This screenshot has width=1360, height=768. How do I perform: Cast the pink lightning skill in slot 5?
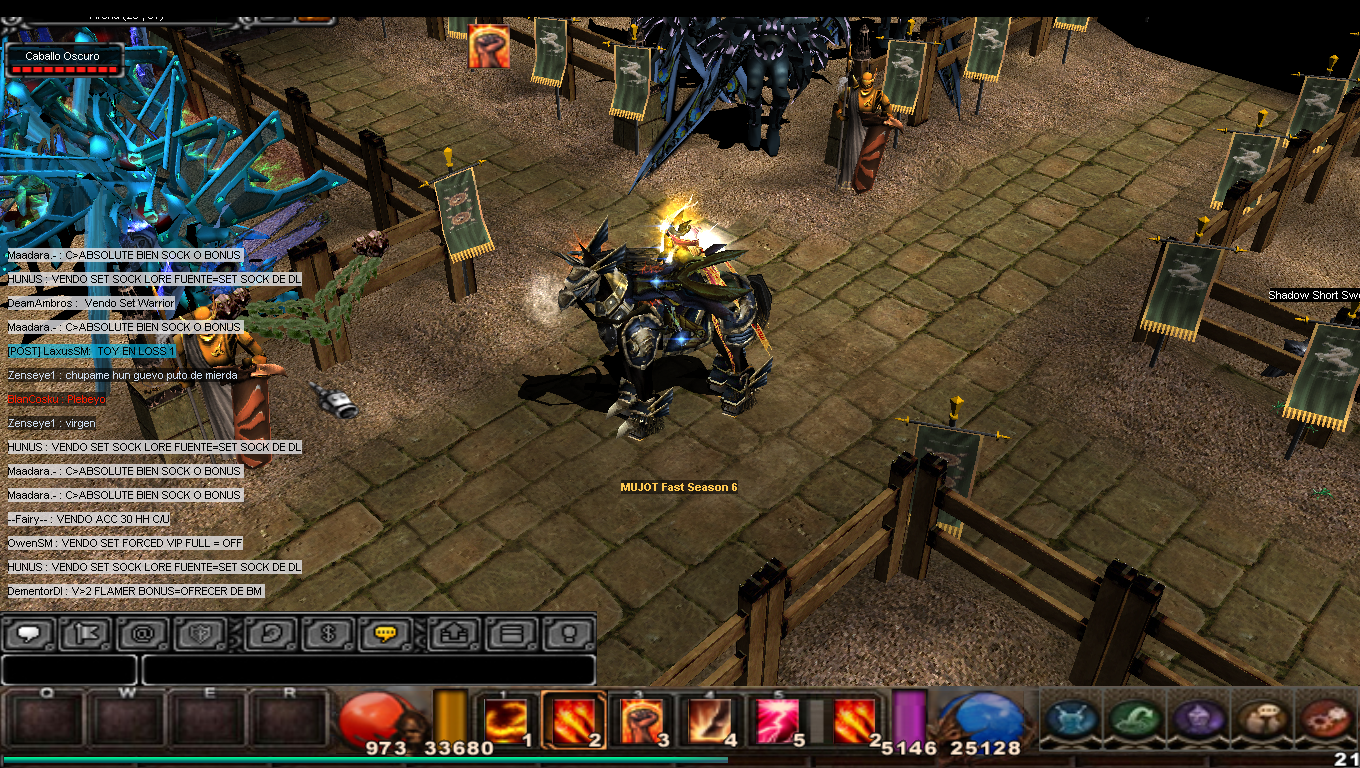tap(777, 720)
